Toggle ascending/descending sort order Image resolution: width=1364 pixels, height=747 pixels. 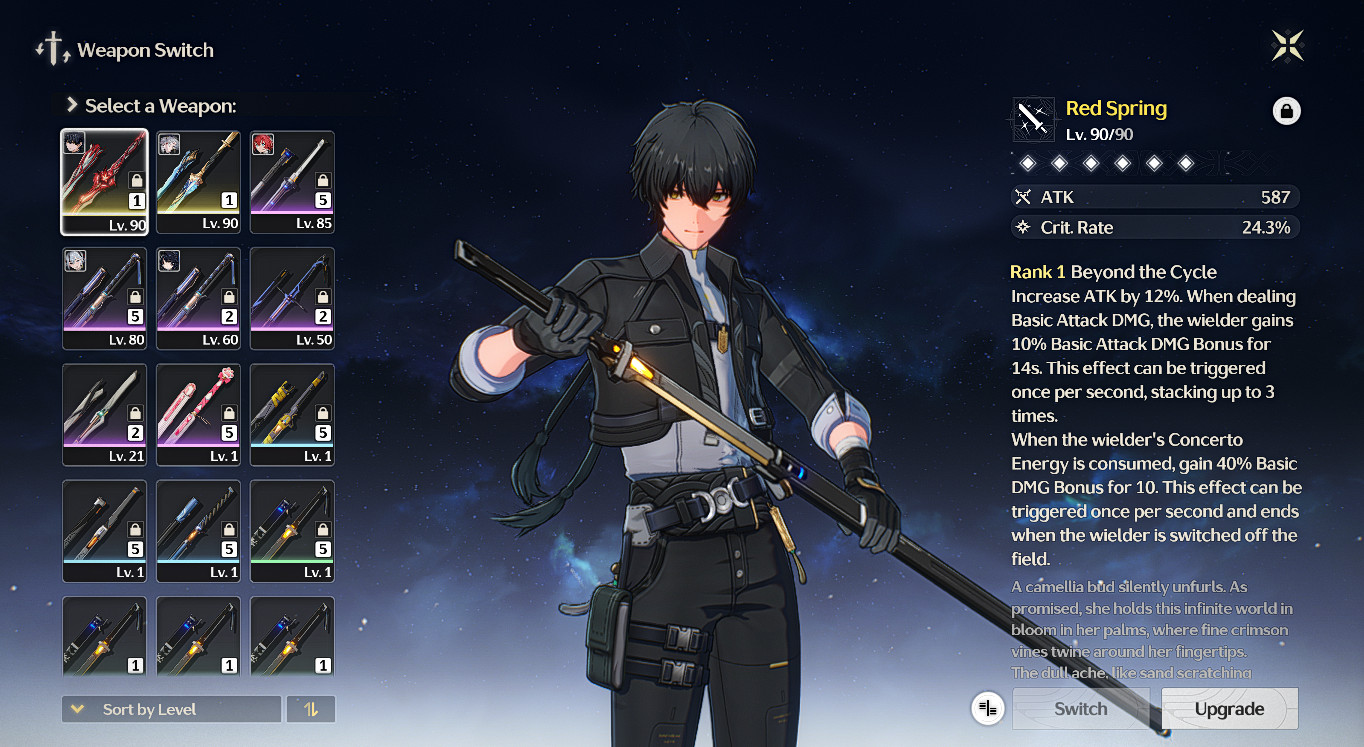(310, 708)
